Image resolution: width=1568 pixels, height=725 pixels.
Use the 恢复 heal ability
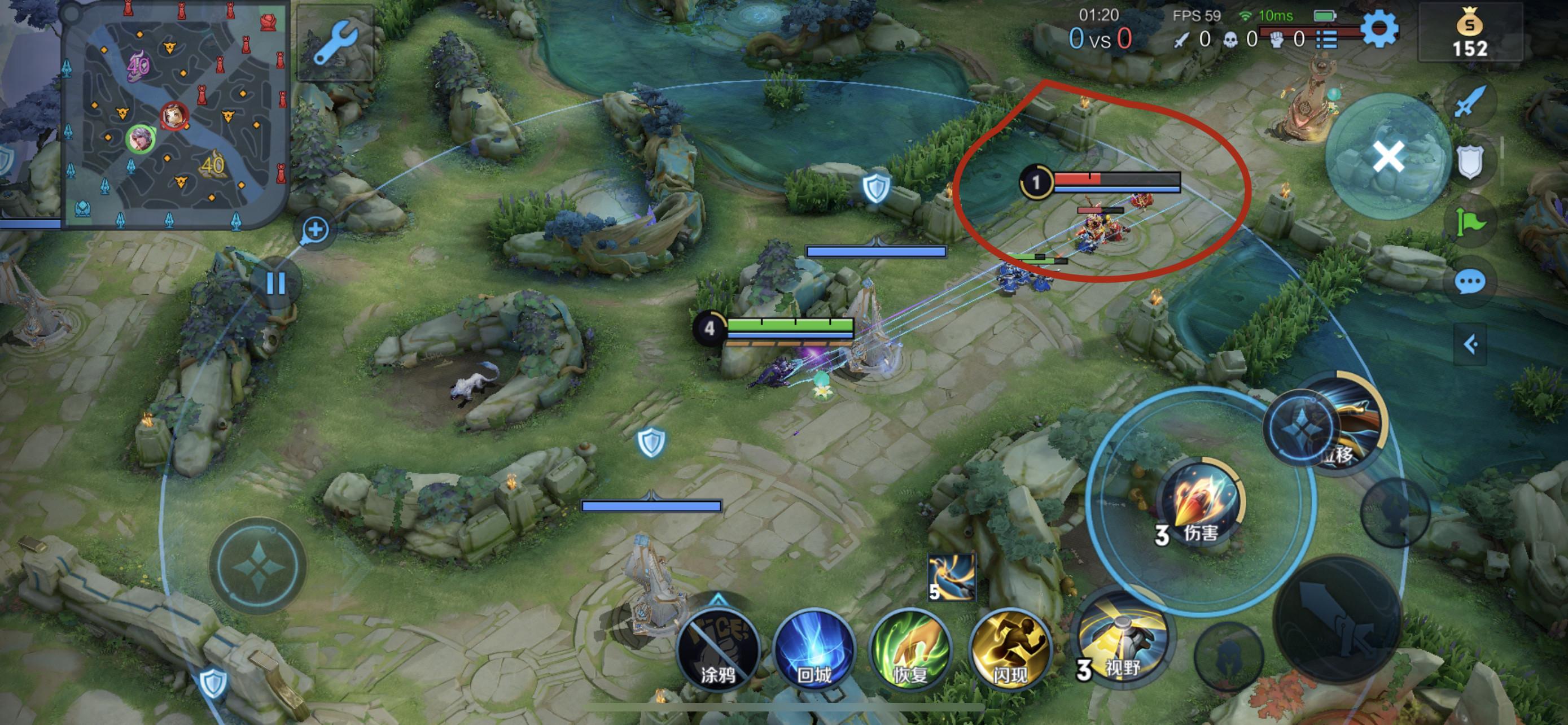tap(910, 648)
